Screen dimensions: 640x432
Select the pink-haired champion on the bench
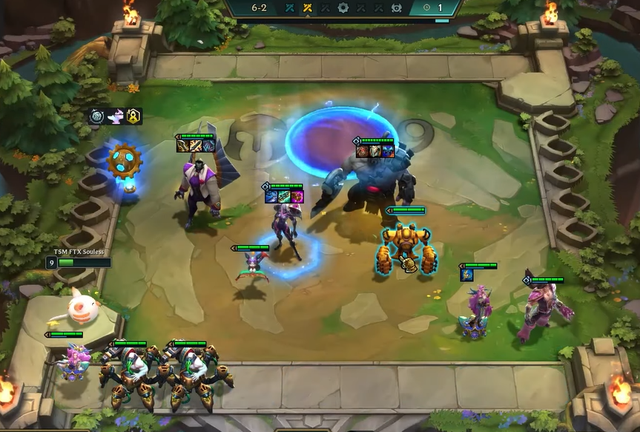(x=73, y=359)
